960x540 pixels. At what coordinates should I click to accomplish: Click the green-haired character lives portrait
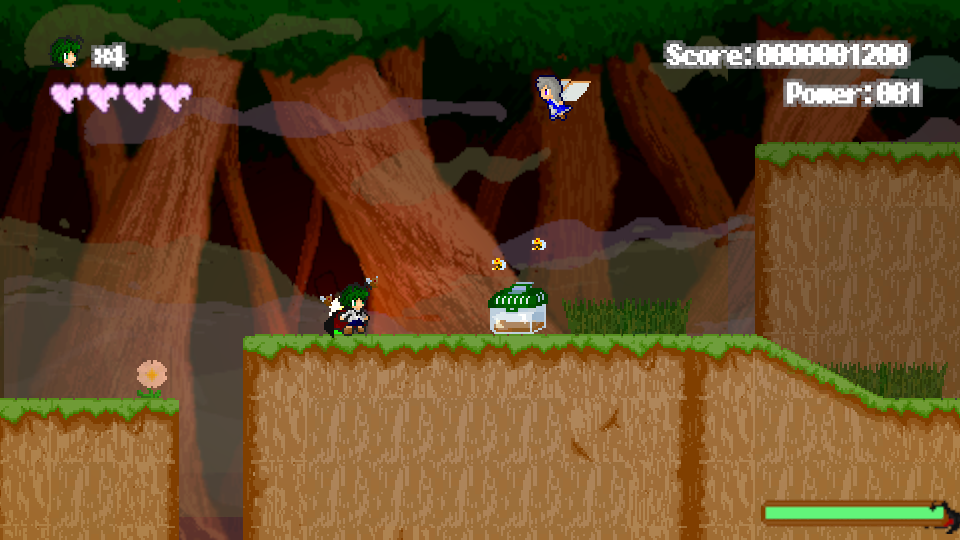67,53
